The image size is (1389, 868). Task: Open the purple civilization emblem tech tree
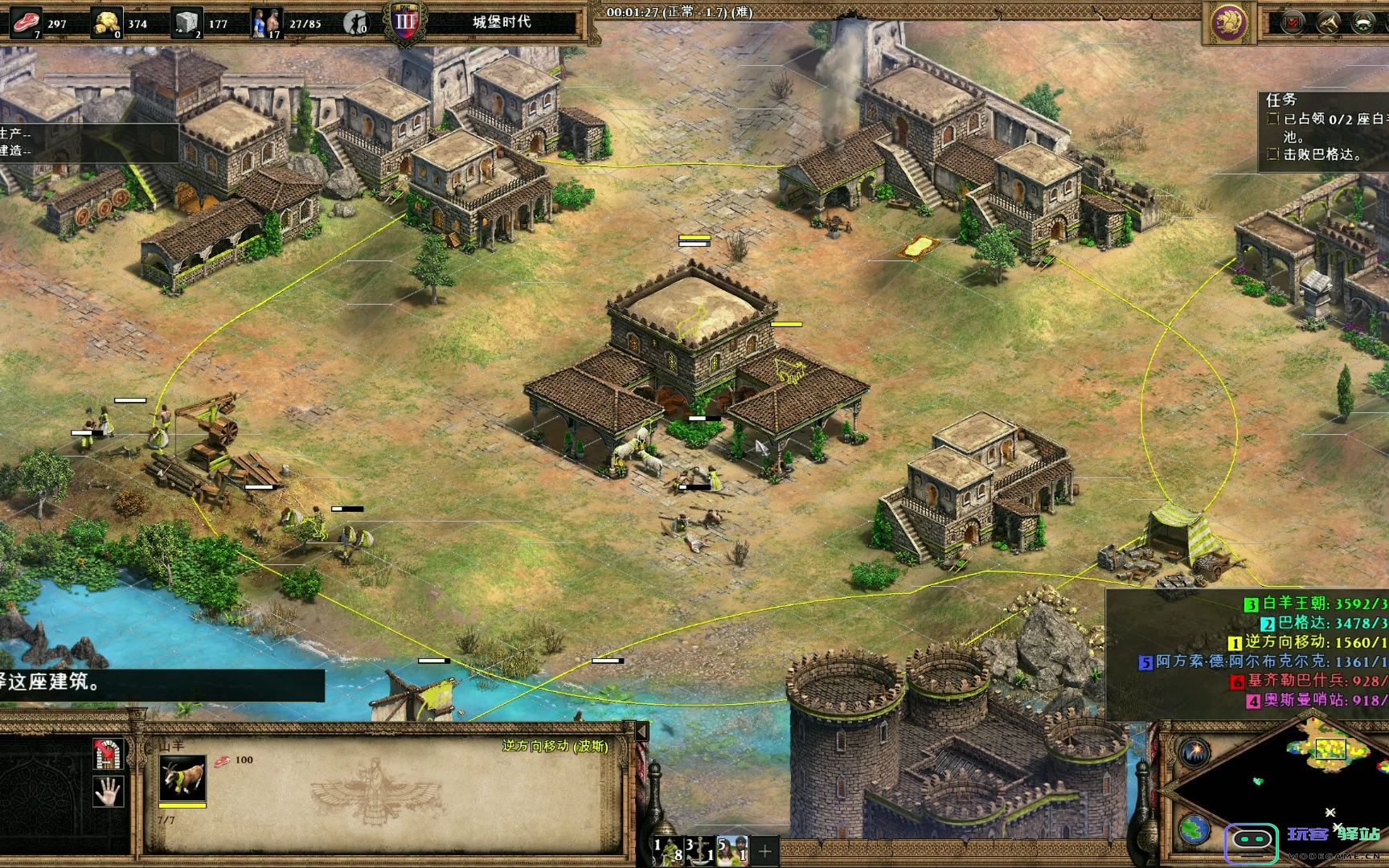pos(1229,23)
